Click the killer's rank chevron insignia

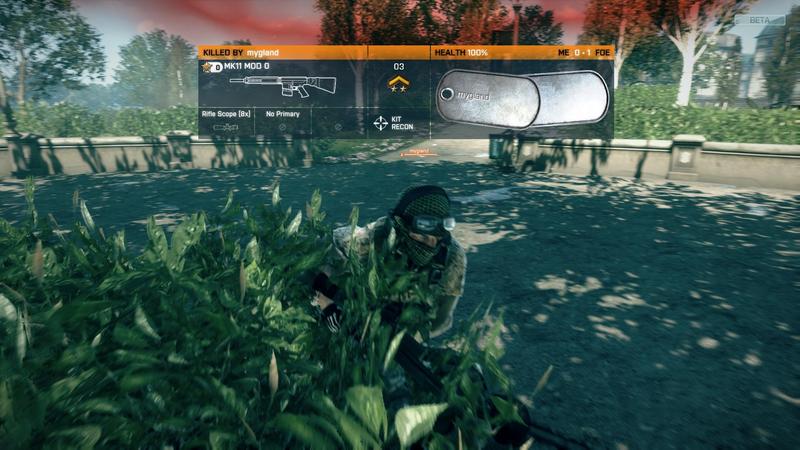tap(397, 84)
